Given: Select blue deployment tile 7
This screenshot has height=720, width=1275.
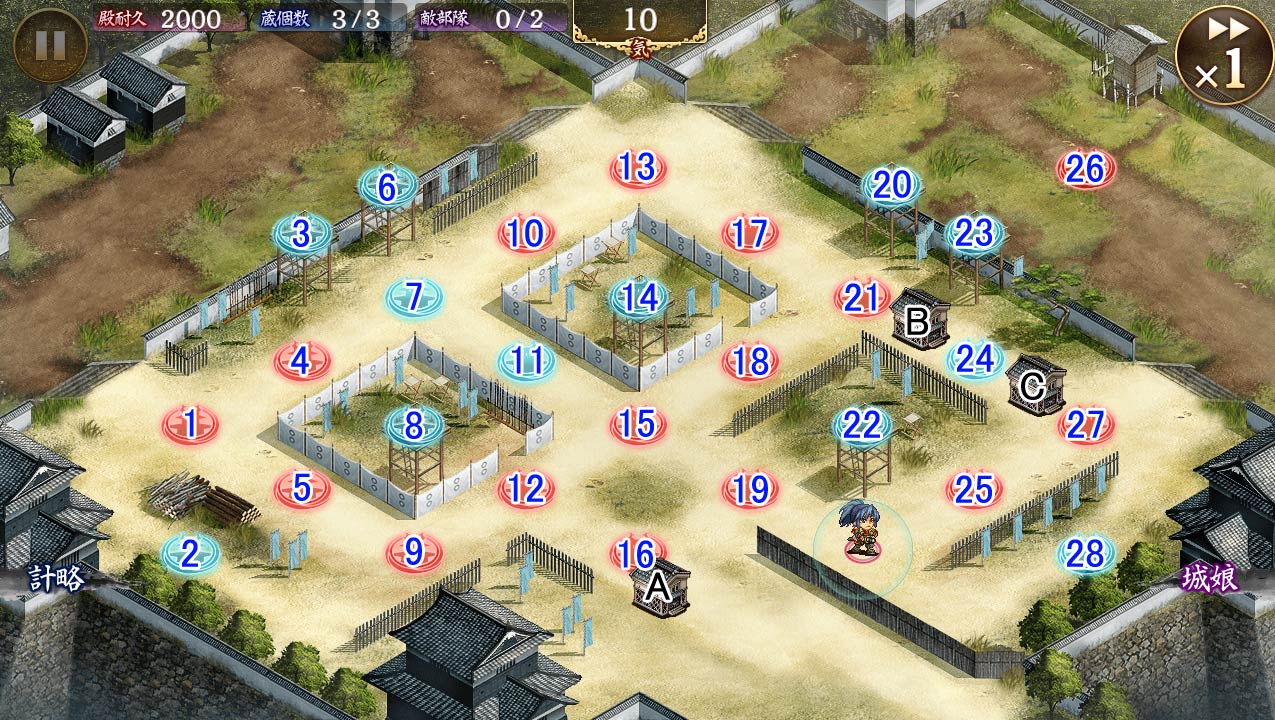Looking at the screenshot, I should (x=415, y=297).
